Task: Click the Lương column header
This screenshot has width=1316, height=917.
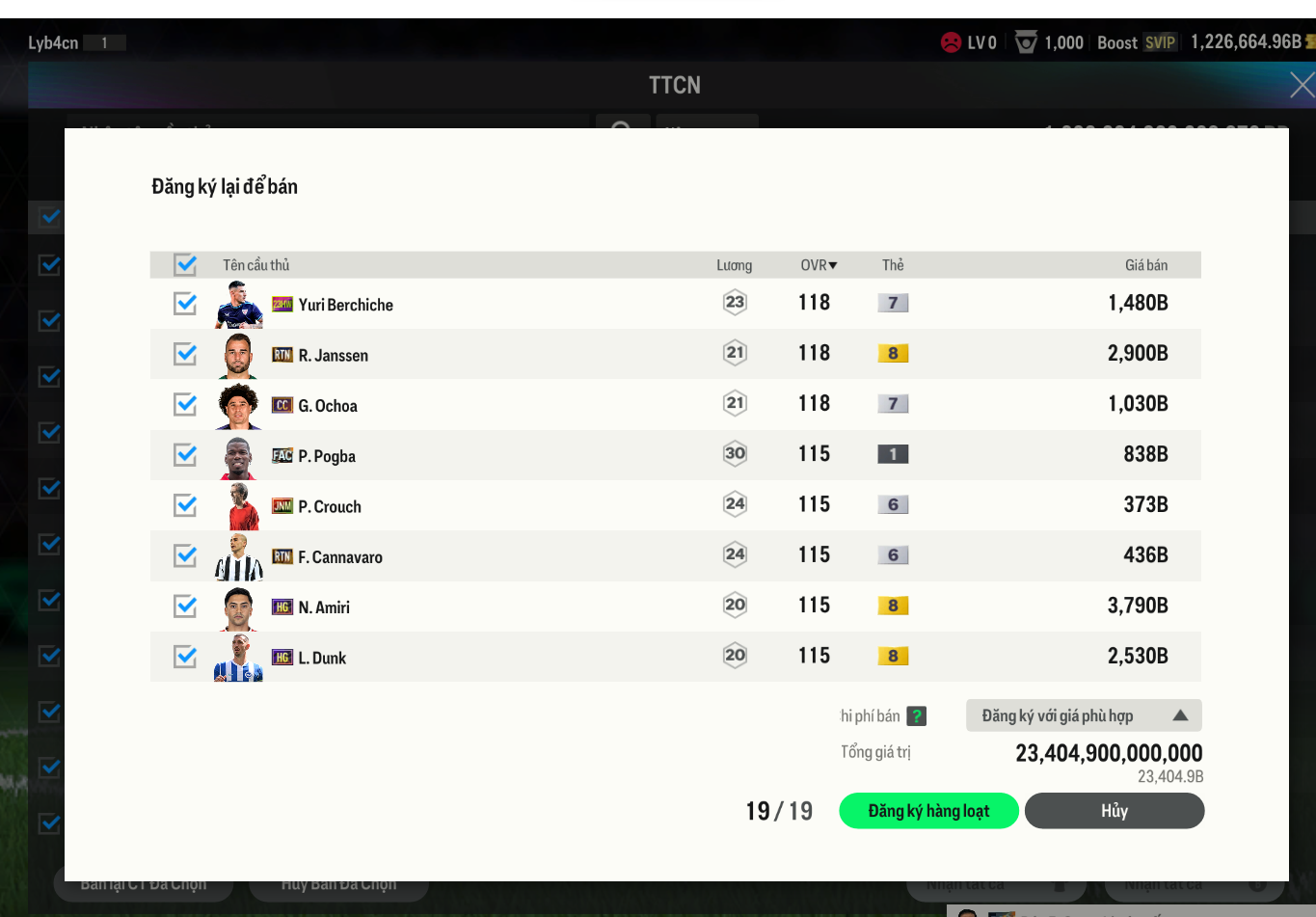Action: tap(734, 265)
